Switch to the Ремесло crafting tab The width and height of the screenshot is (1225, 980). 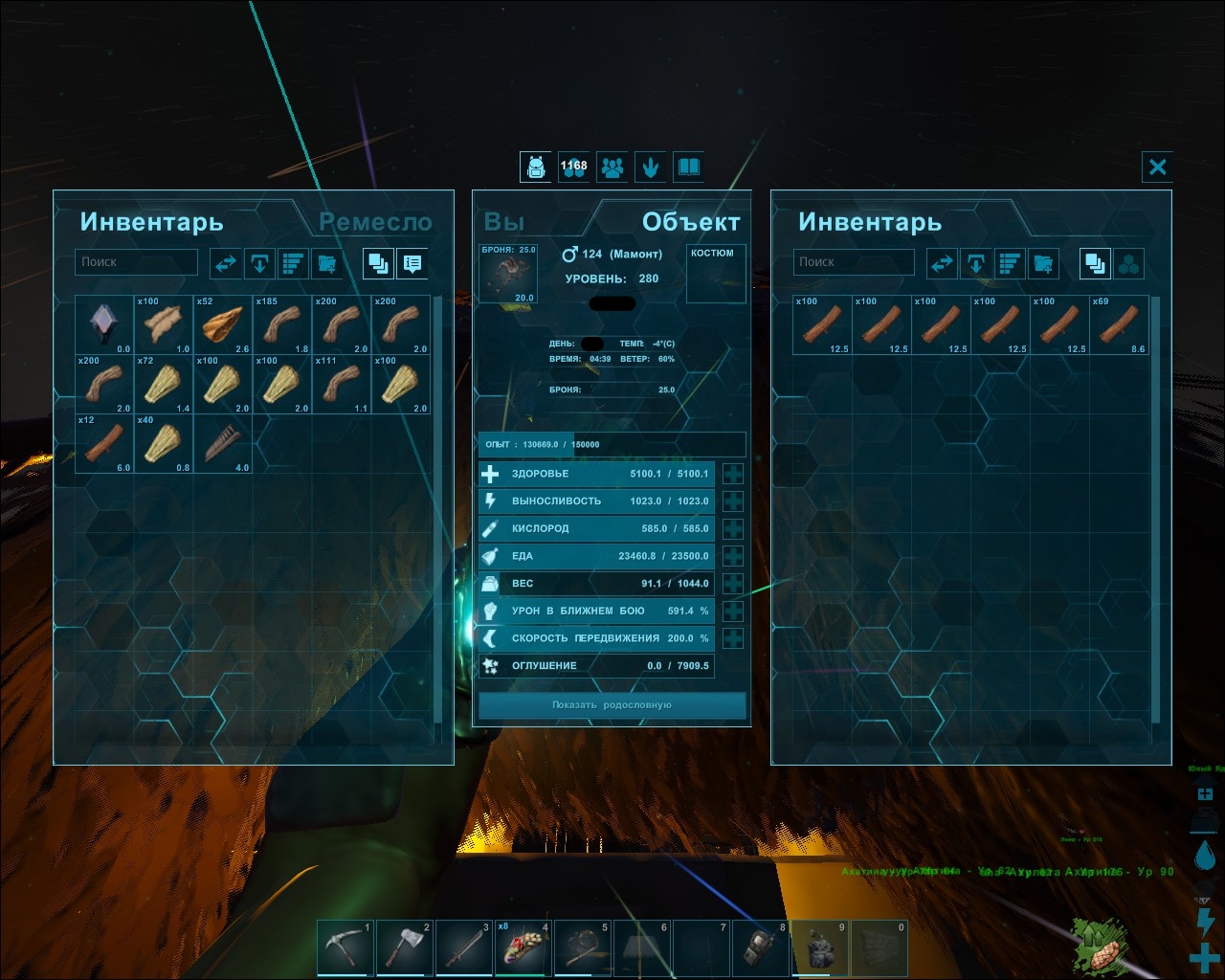pyautogui.click(x=375, y=222)
